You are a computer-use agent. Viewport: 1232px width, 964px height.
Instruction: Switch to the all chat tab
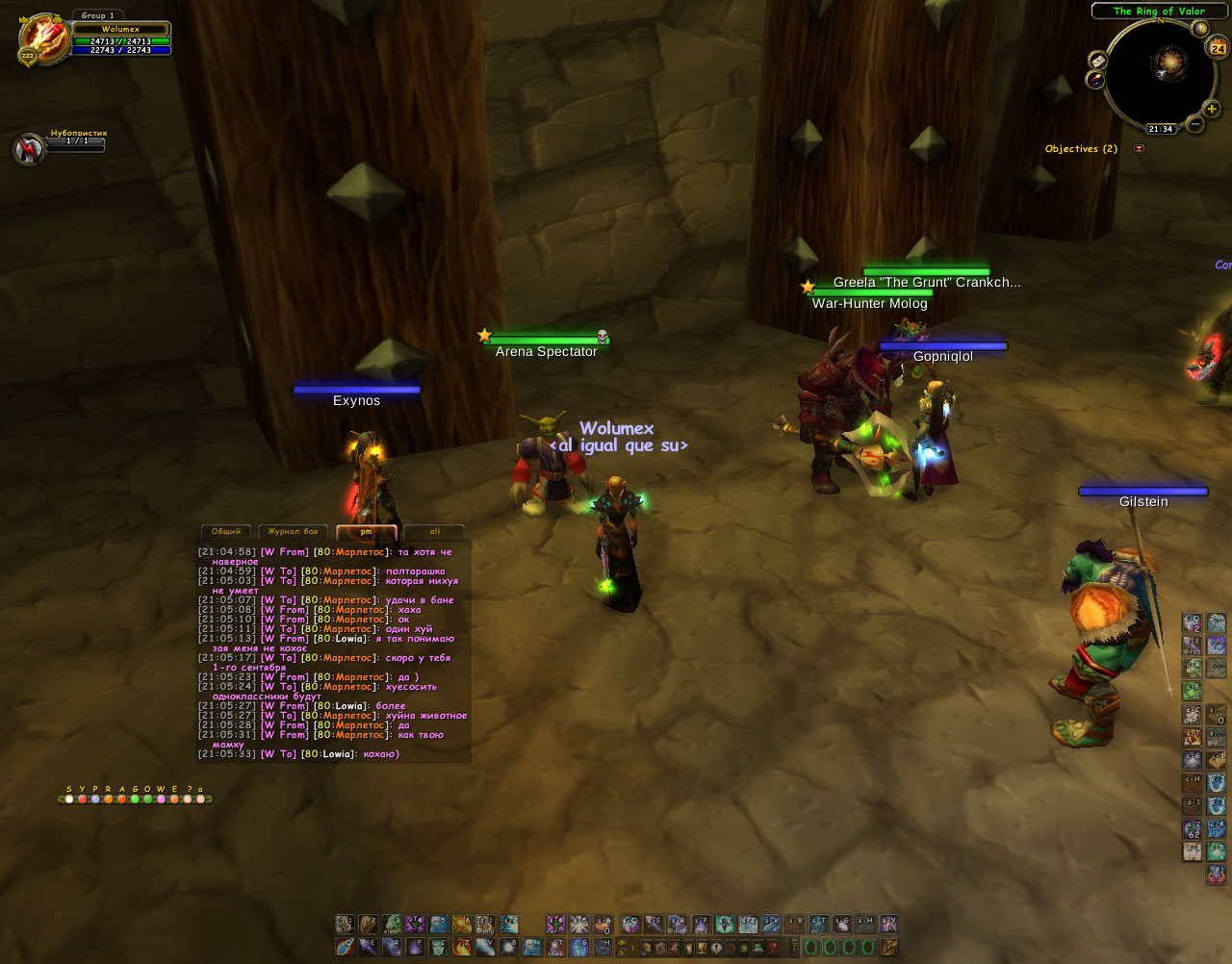pyautogui.click(x=434, y=532)
